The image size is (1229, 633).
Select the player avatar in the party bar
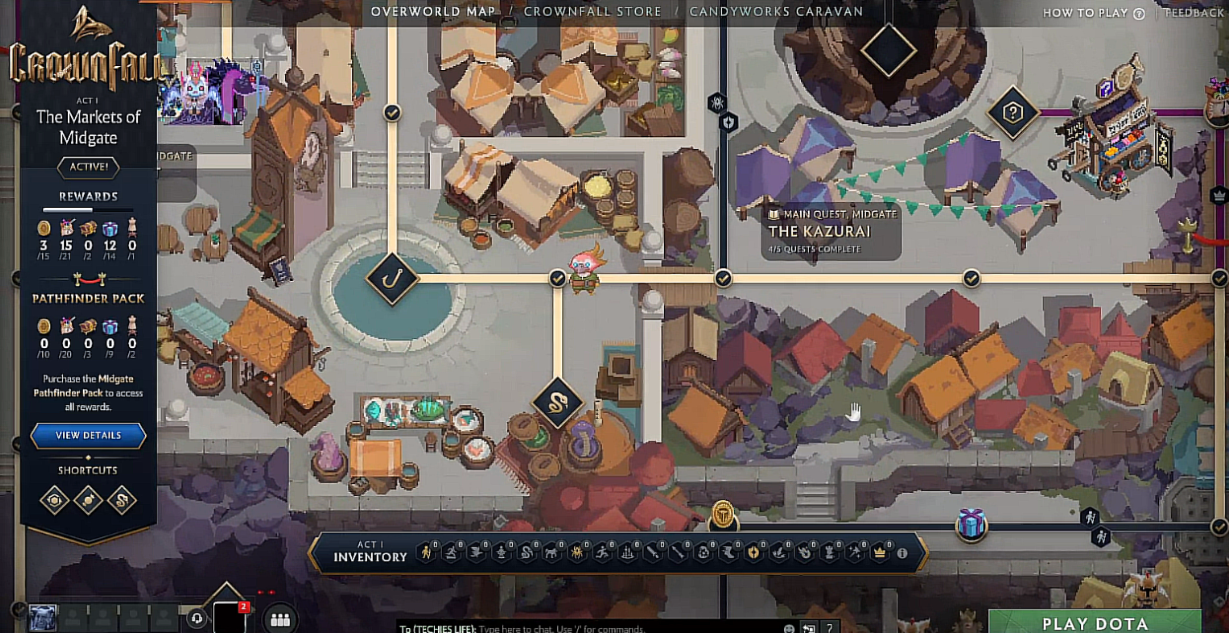(42, 619)
